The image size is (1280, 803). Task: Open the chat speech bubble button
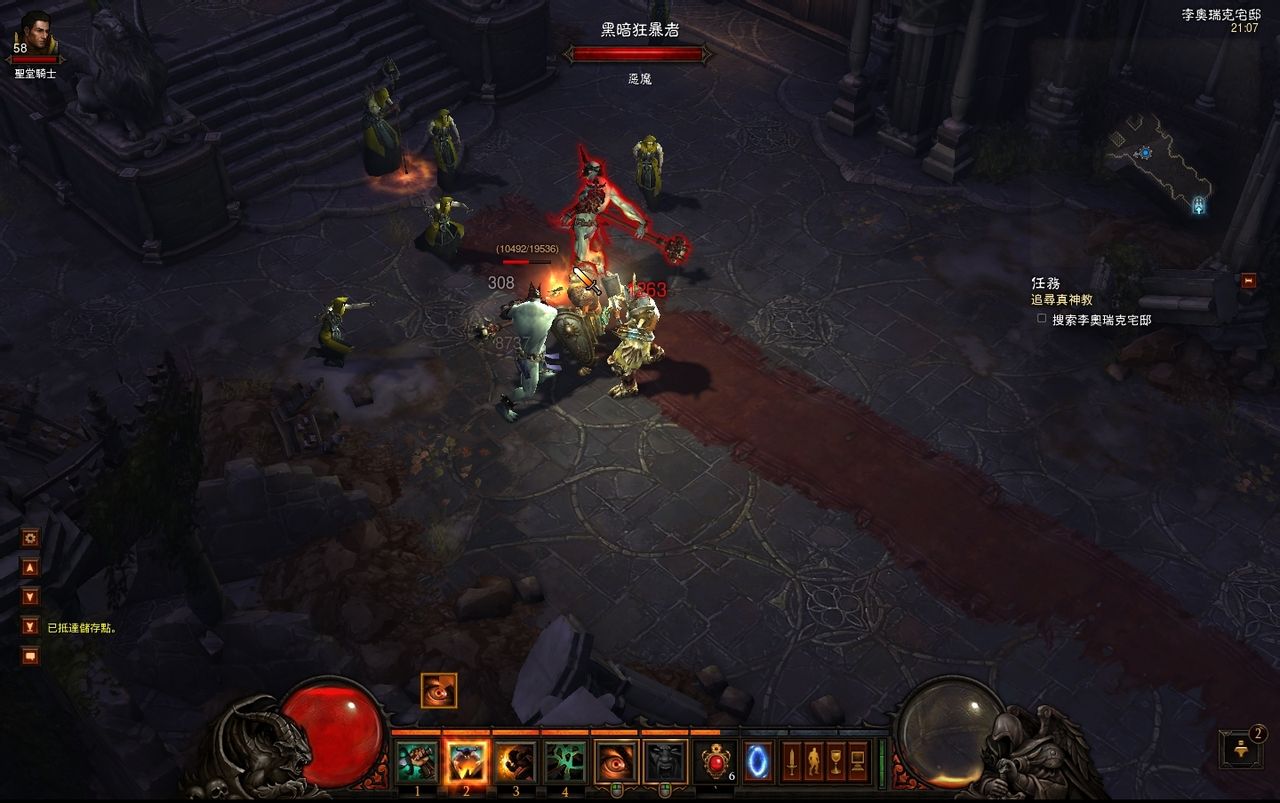[x=30, y=656]
